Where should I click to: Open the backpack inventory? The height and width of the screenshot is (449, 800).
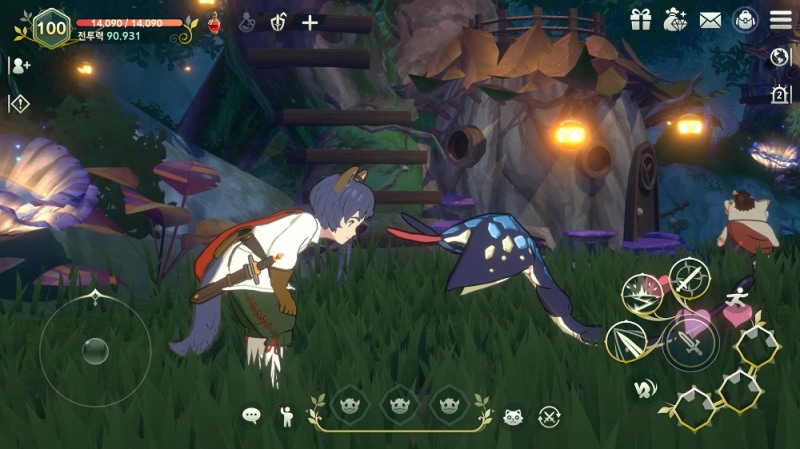click(745, 19)
